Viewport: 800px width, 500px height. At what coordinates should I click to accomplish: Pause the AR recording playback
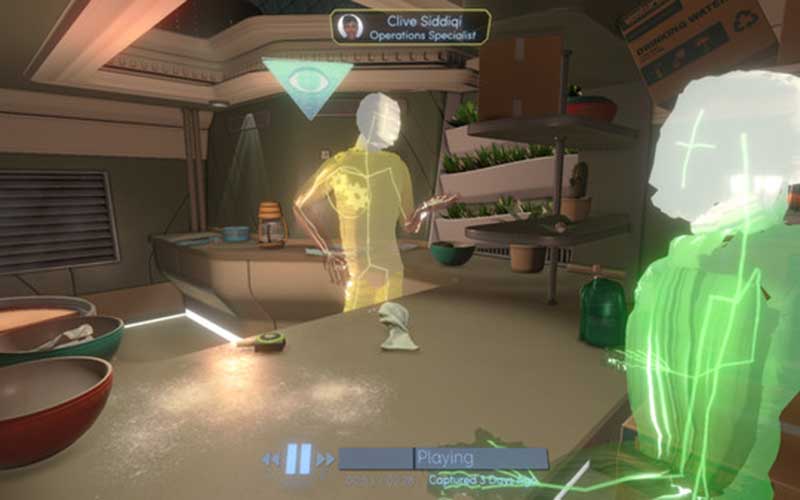[298, 459]
